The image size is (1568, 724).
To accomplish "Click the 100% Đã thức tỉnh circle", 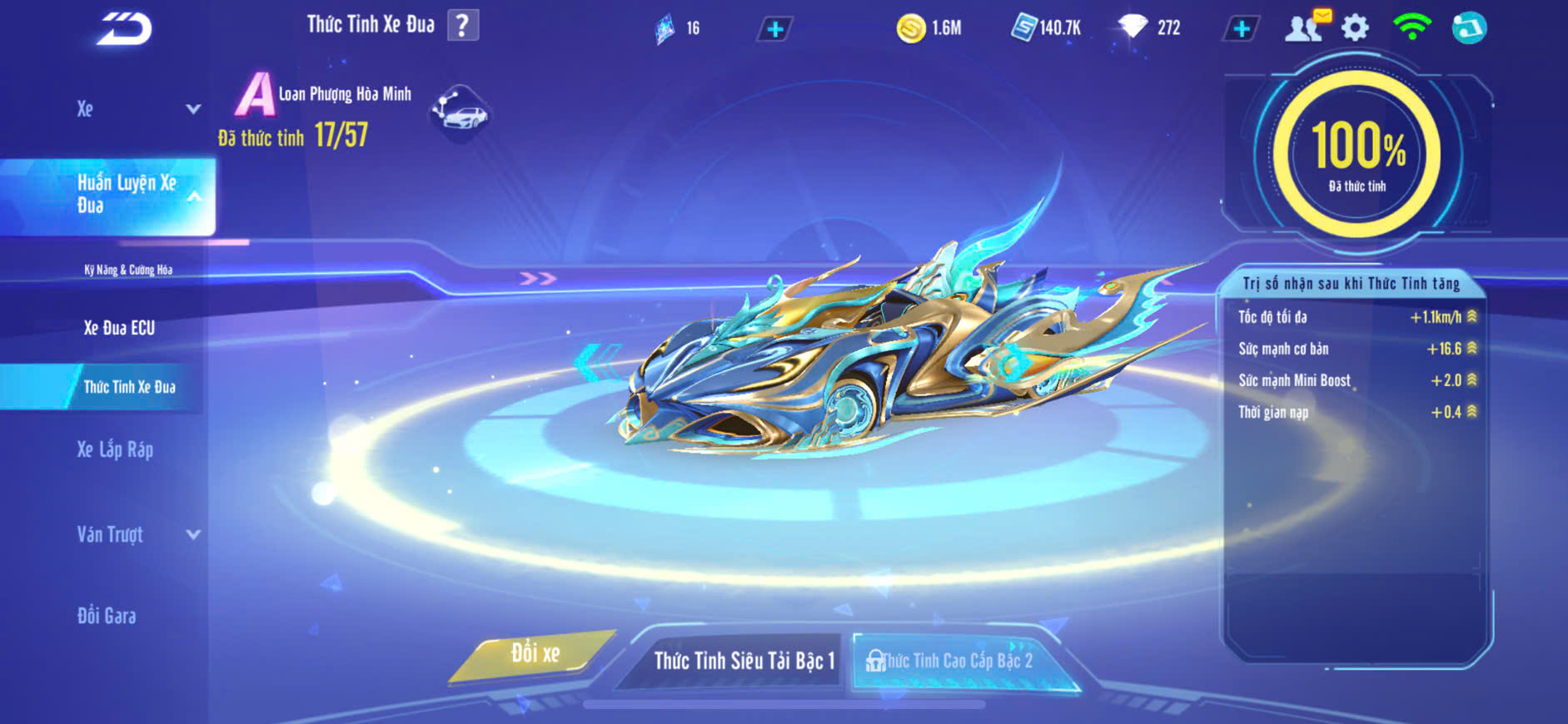I will pos(1356,155).
